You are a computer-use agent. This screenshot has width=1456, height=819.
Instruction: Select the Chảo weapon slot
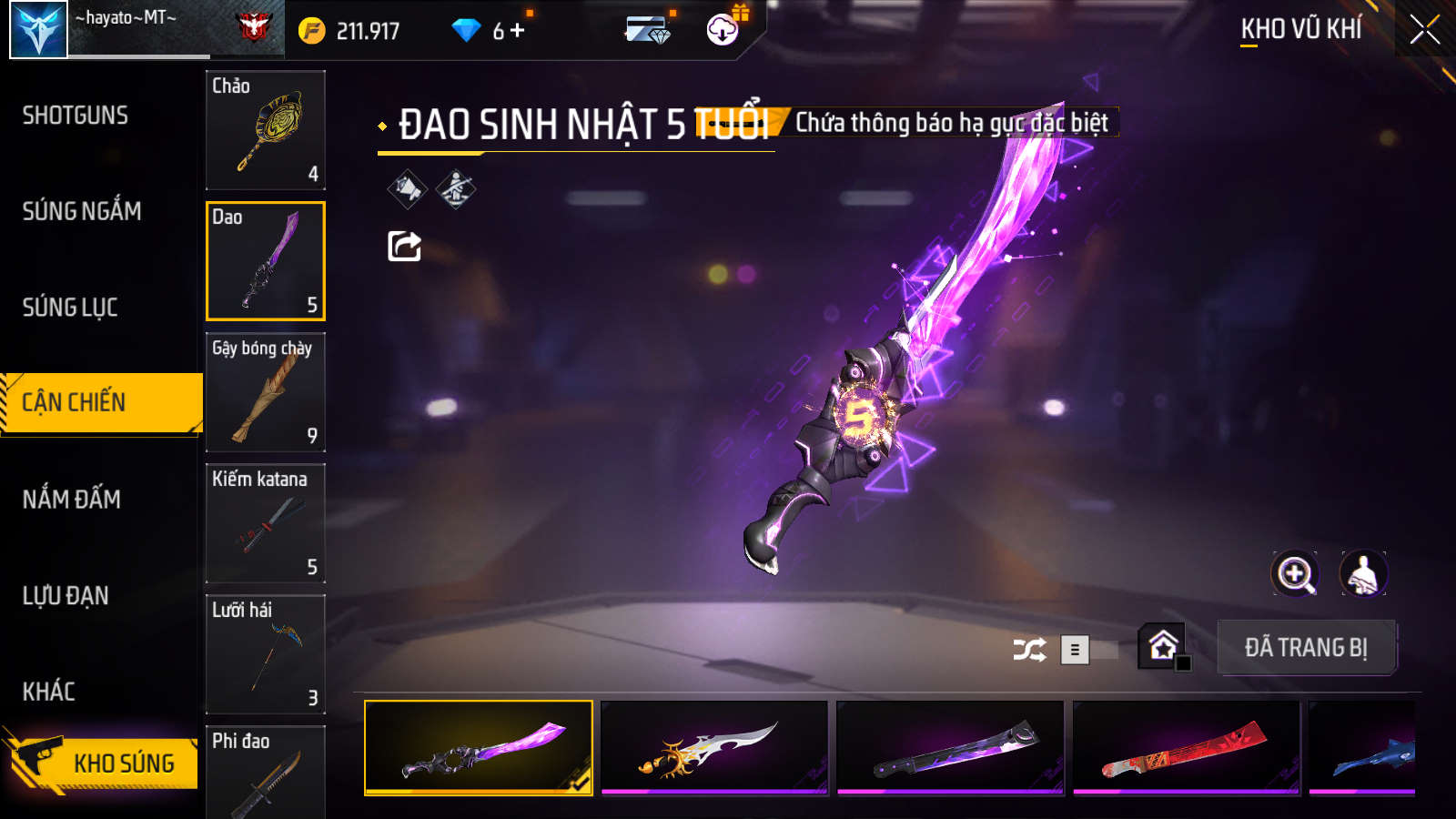point(266,130)
